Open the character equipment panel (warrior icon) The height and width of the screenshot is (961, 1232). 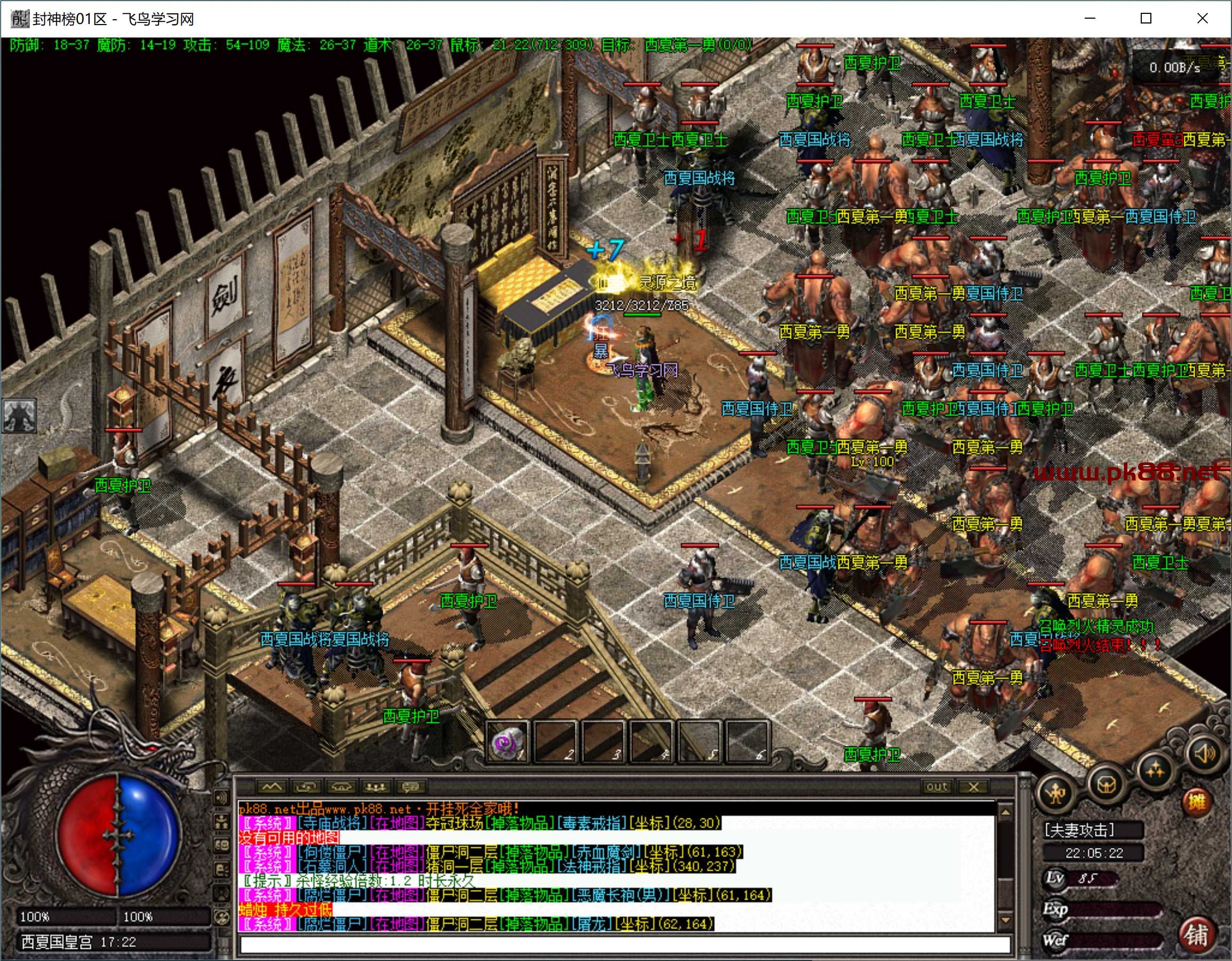coord(1056,794)
